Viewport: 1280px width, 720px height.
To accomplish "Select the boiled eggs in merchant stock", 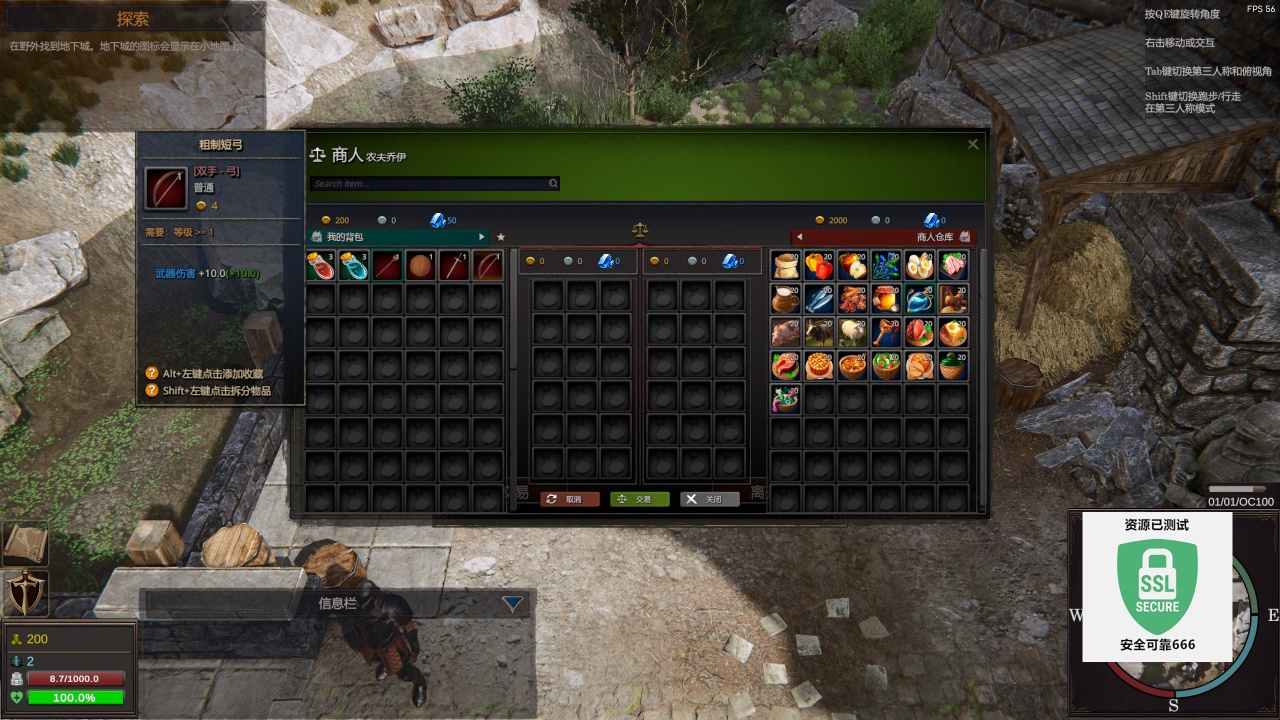I will [x=919, y=266].
